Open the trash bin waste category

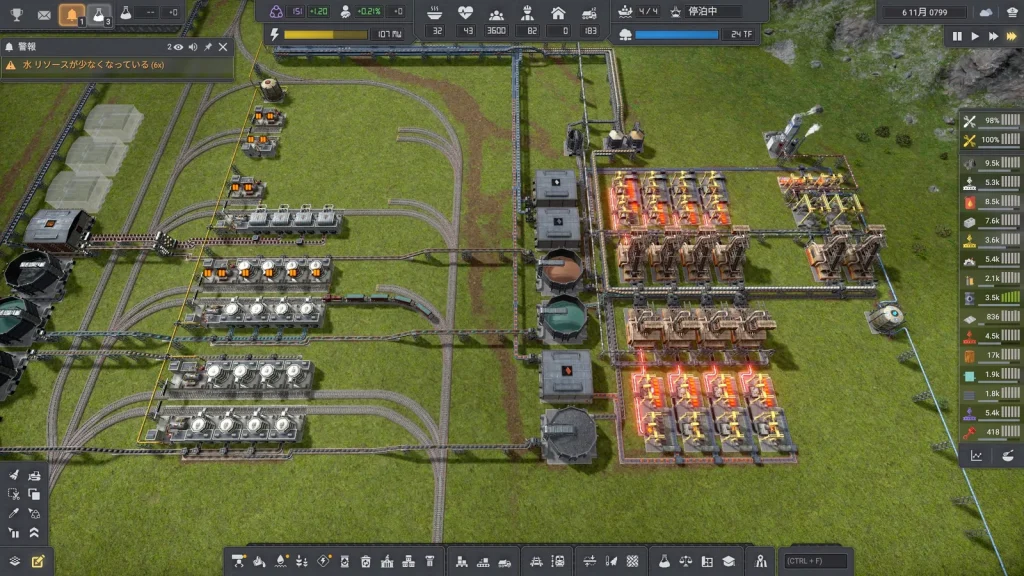pyautogui.click(x=366, y=561)
